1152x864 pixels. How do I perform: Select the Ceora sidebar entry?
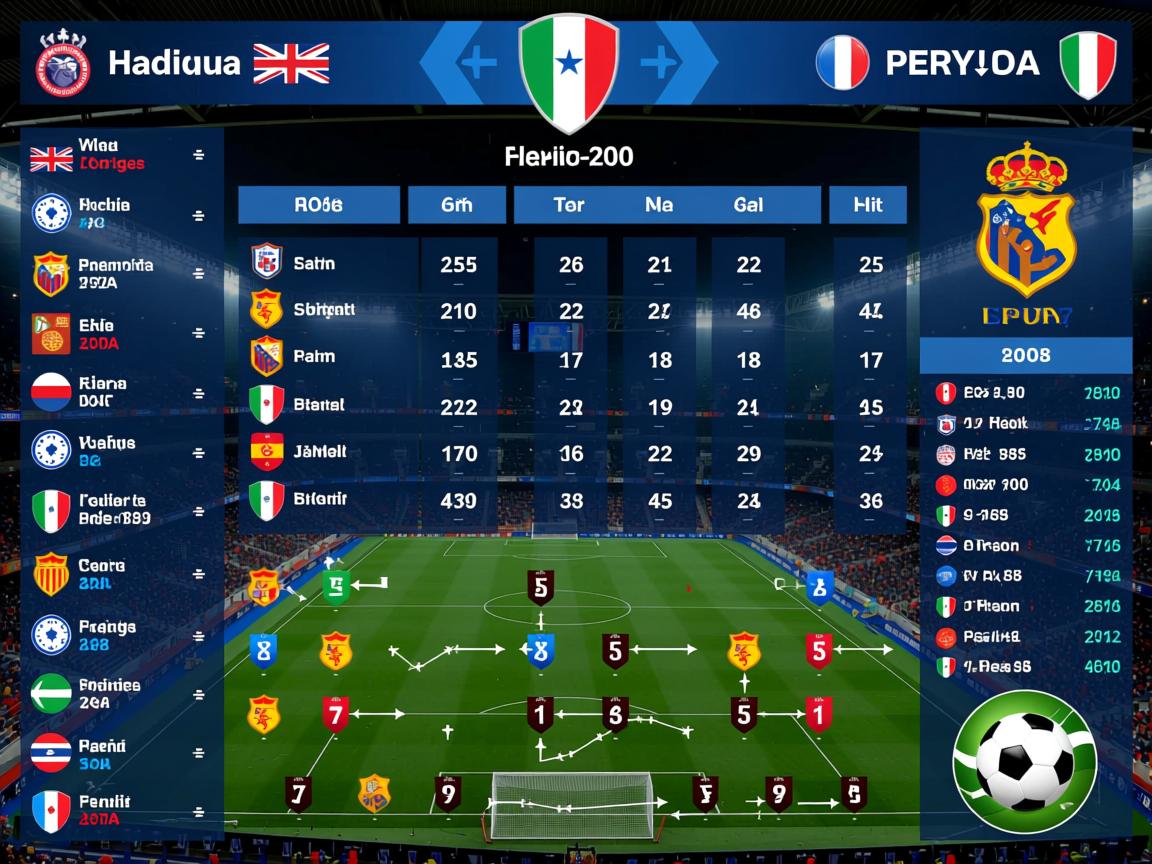101,574
